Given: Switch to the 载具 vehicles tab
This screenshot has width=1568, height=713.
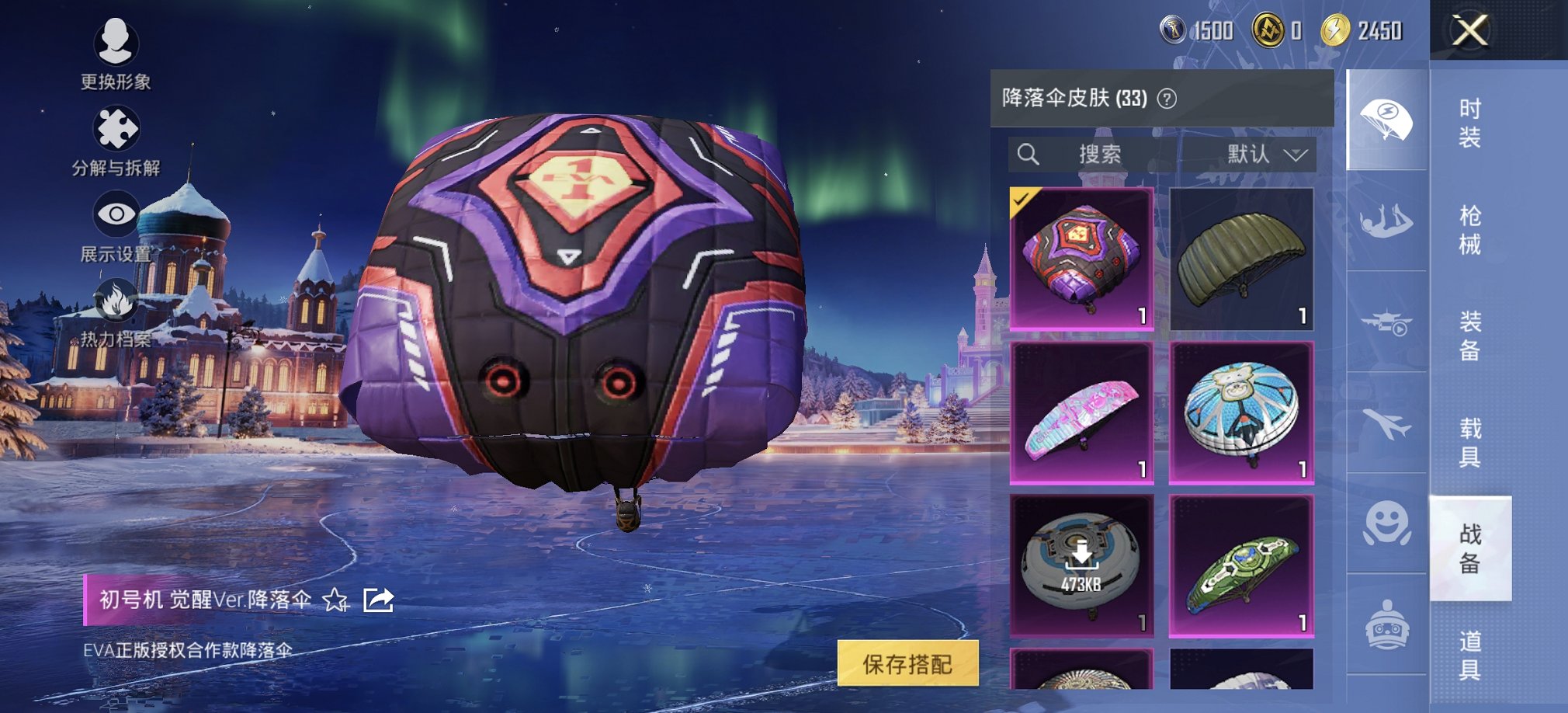Looking at the screenshot, I should point(1469,442).
